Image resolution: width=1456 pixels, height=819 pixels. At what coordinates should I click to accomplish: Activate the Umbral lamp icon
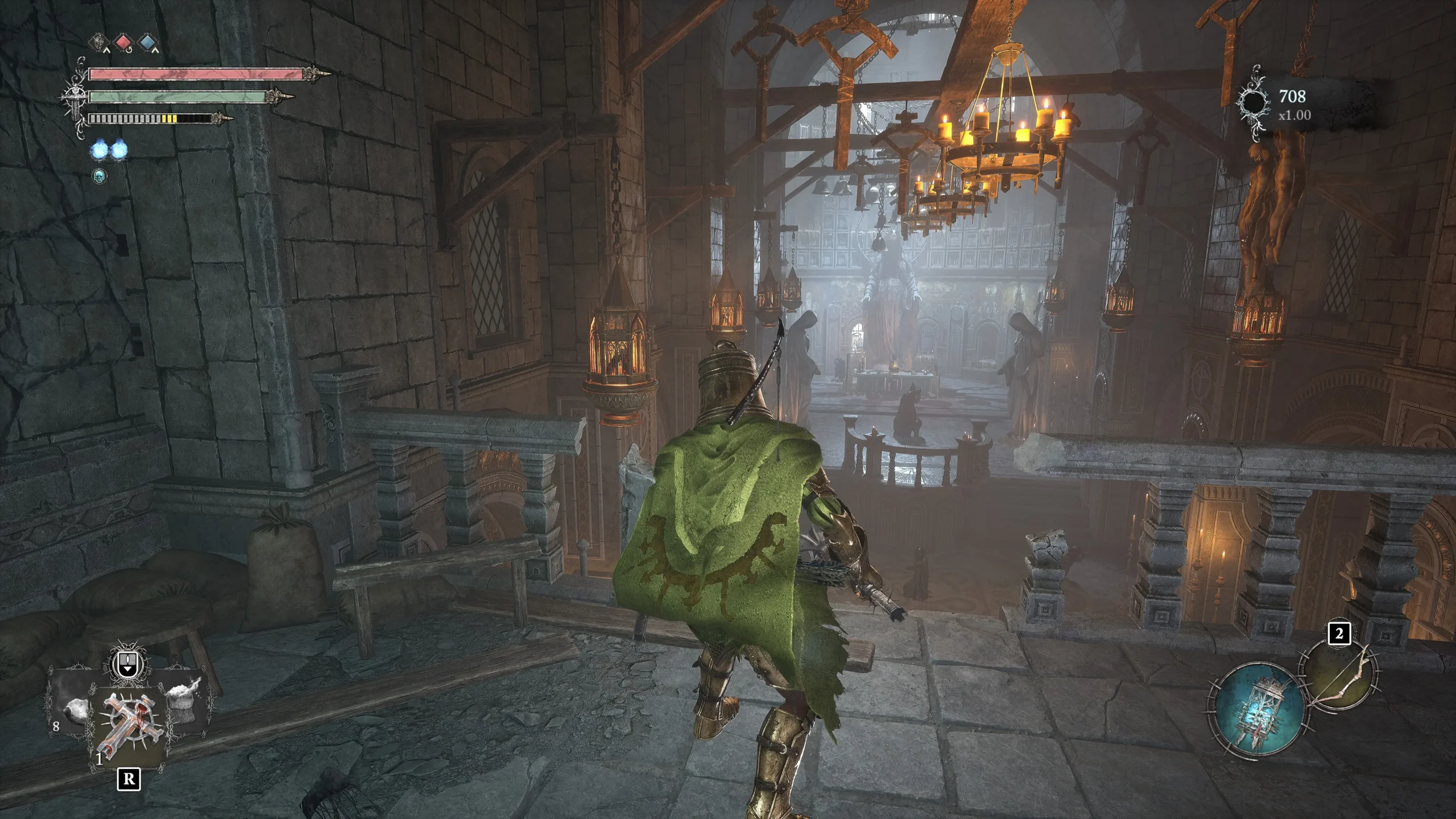[1259, 708]
